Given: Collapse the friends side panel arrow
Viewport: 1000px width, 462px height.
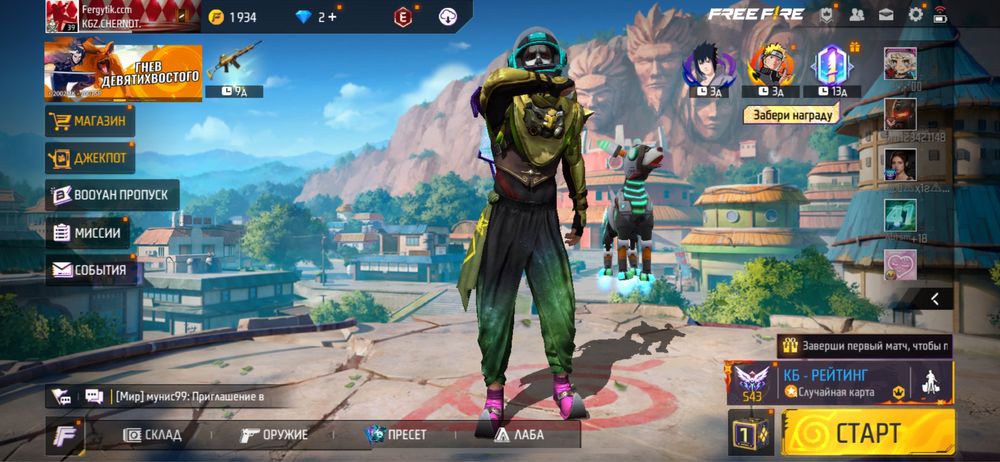Looking at the screenshot, I should pos(935,298).
